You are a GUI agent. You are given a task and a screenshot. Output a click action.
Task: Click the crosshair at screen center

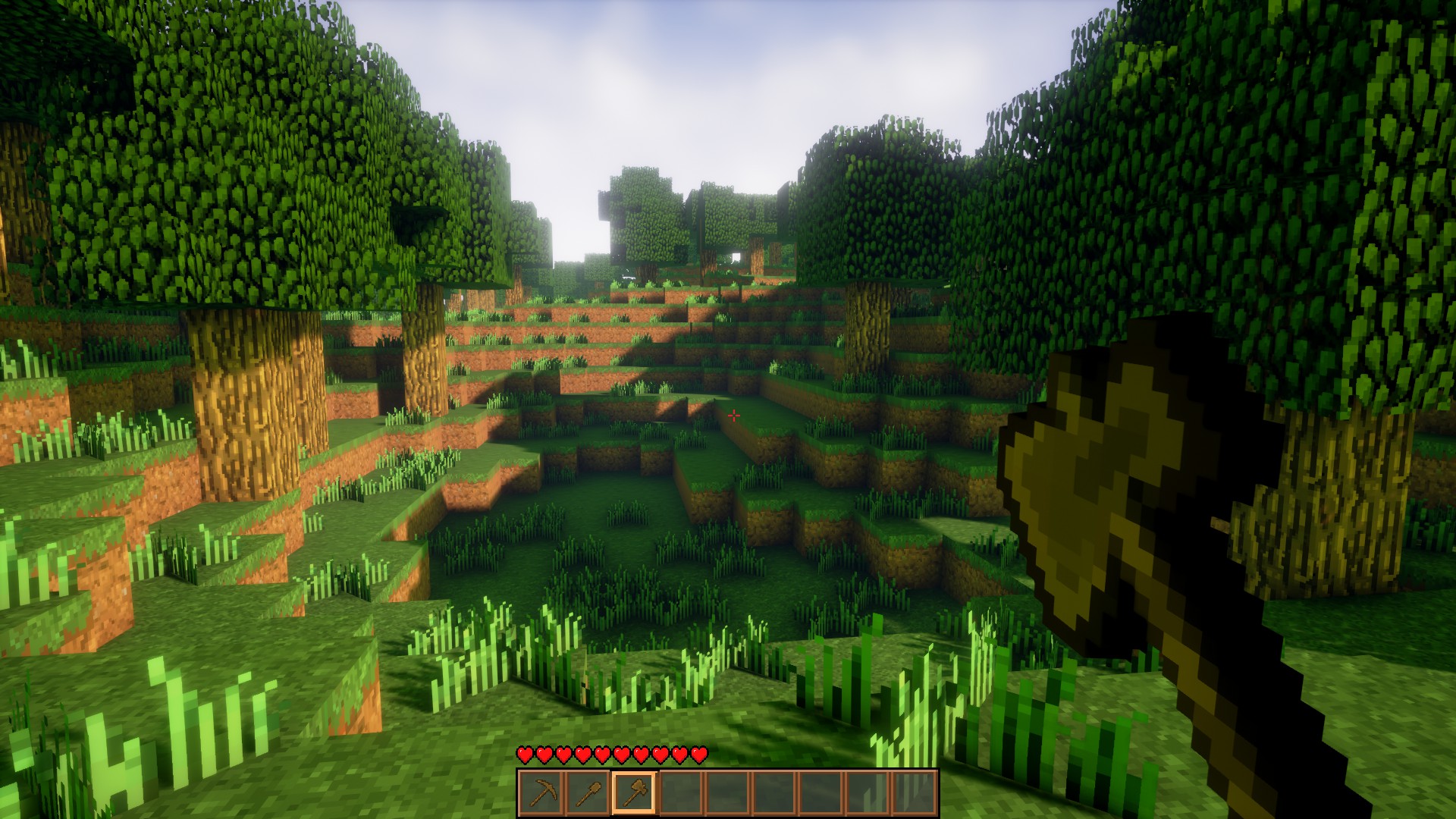pos(734,415)
